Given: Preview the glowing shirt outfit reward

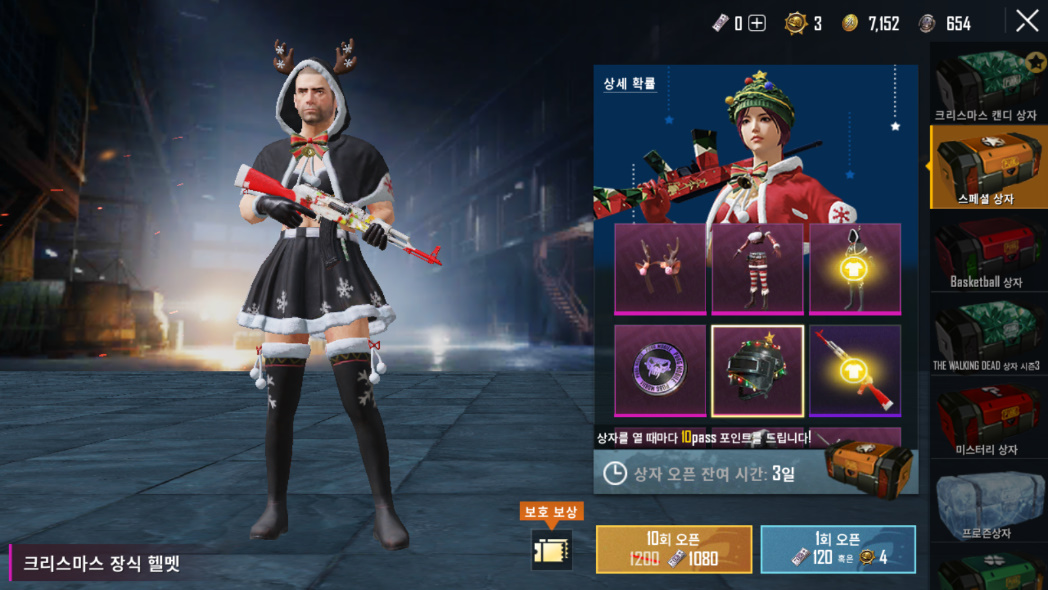Looking at the screenshot, I should pos(855,268).
